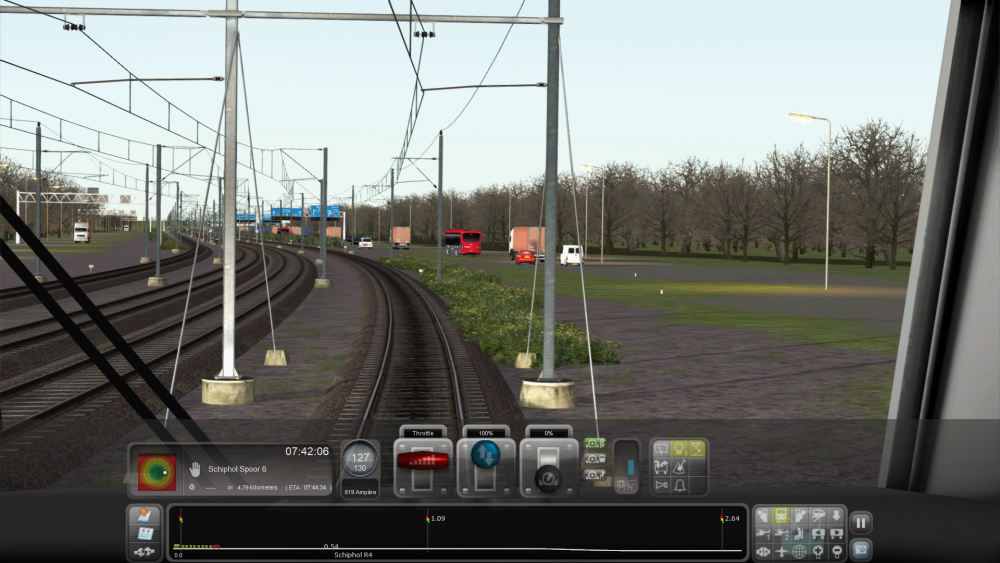Toggle the headlights bulb icon

click(x=679, y=449)
